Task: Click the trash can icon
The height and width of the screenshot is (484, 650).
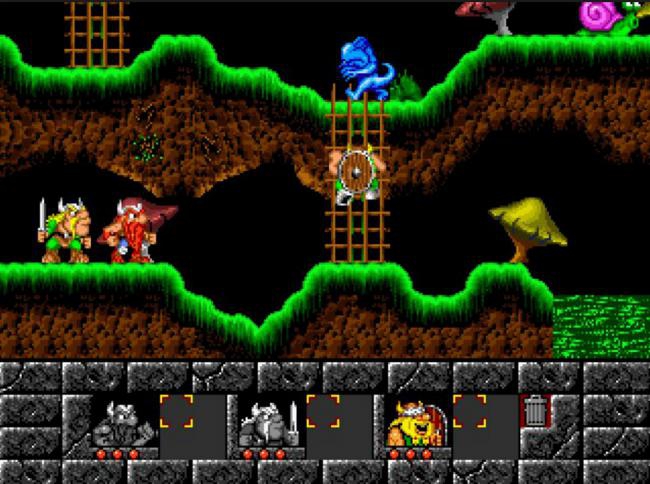Action: (535, 411)
